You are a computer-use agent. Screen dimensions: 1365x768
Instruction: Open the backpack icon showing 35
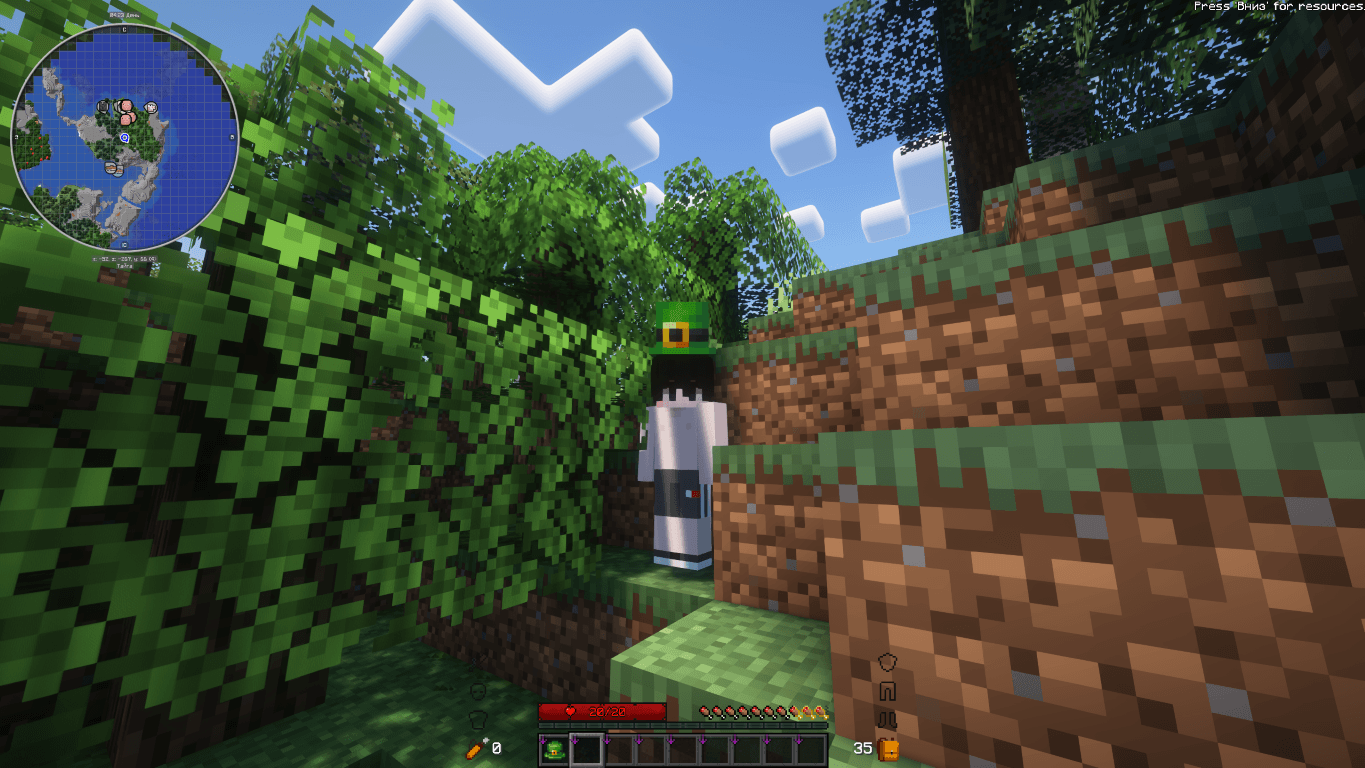887,750
